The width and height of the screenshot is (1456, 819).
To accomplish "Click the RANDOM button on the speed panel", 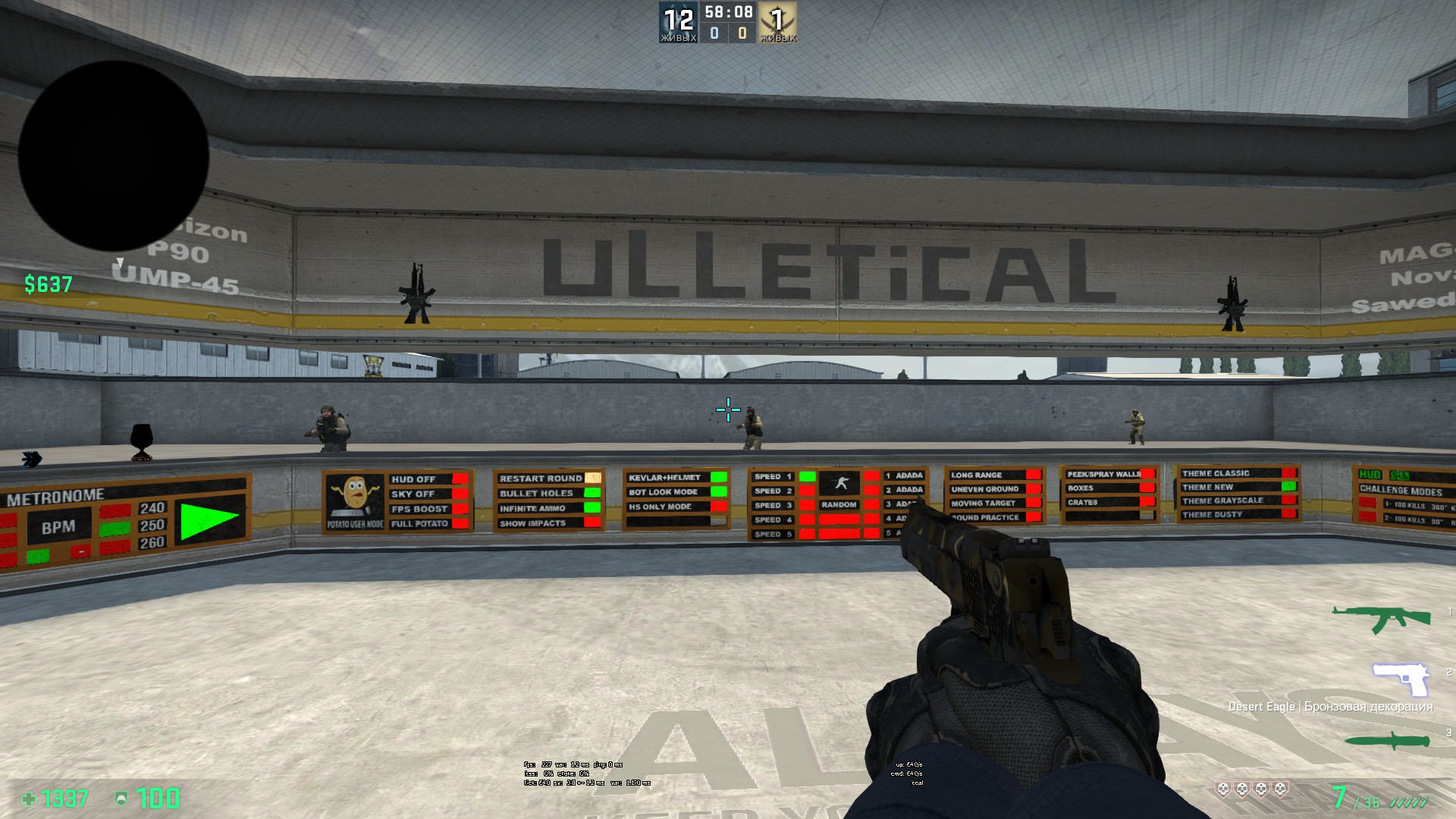I will [x=840, y=504].
